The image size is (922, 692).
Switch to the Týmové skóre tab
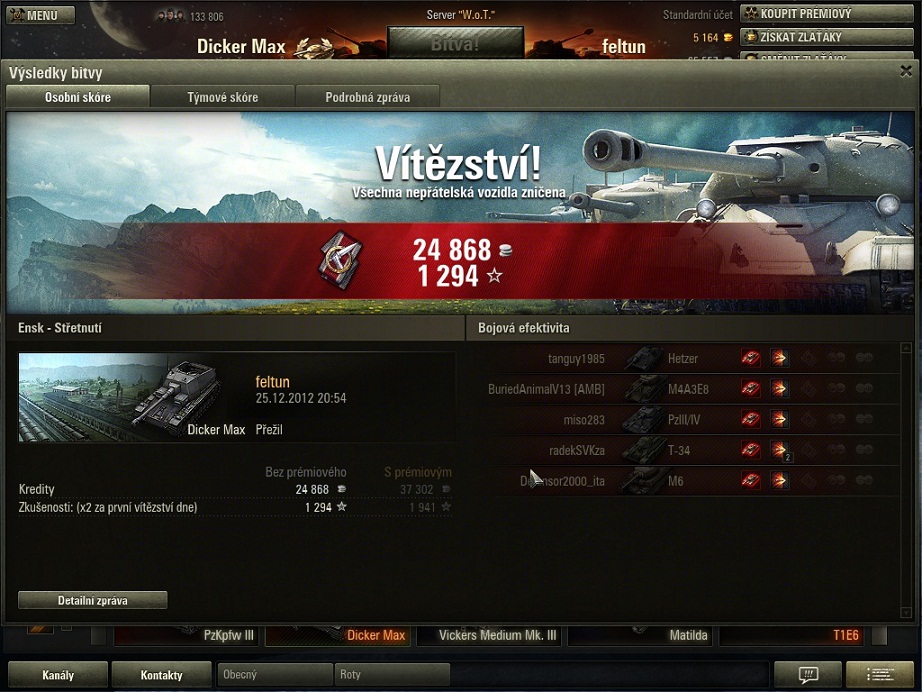point(222,97)
